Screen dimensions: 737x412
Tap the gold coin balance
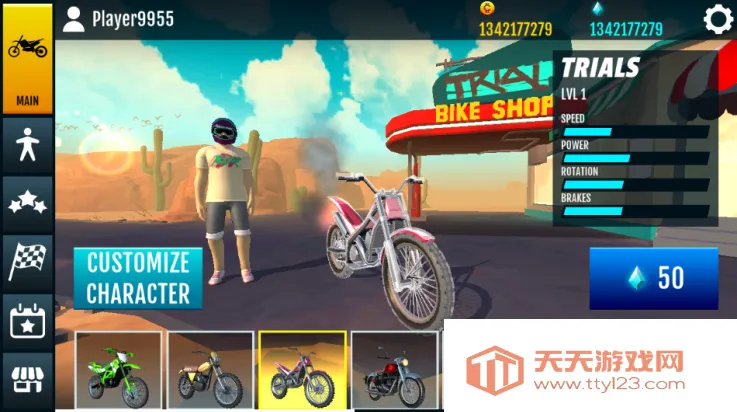click(515, 28)
